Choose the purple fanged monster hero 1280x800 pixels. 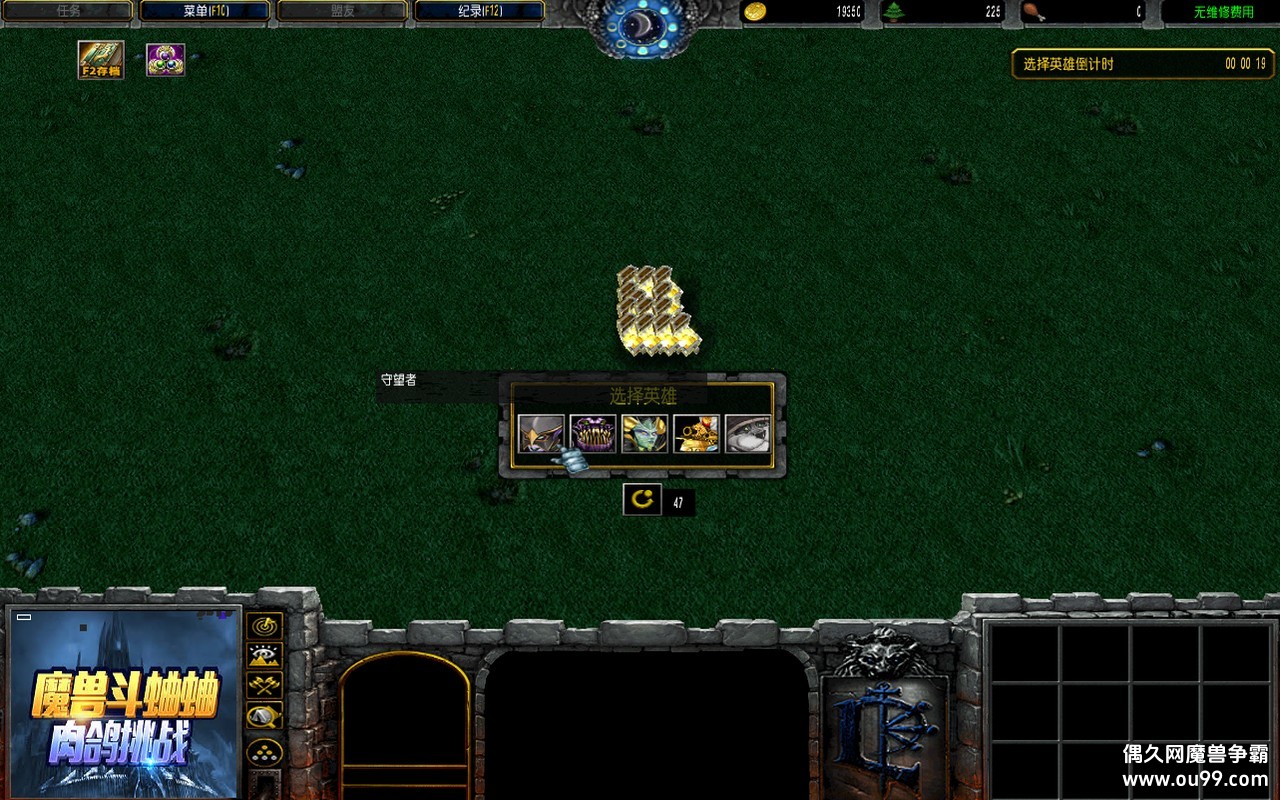click(x=593, y=434)
